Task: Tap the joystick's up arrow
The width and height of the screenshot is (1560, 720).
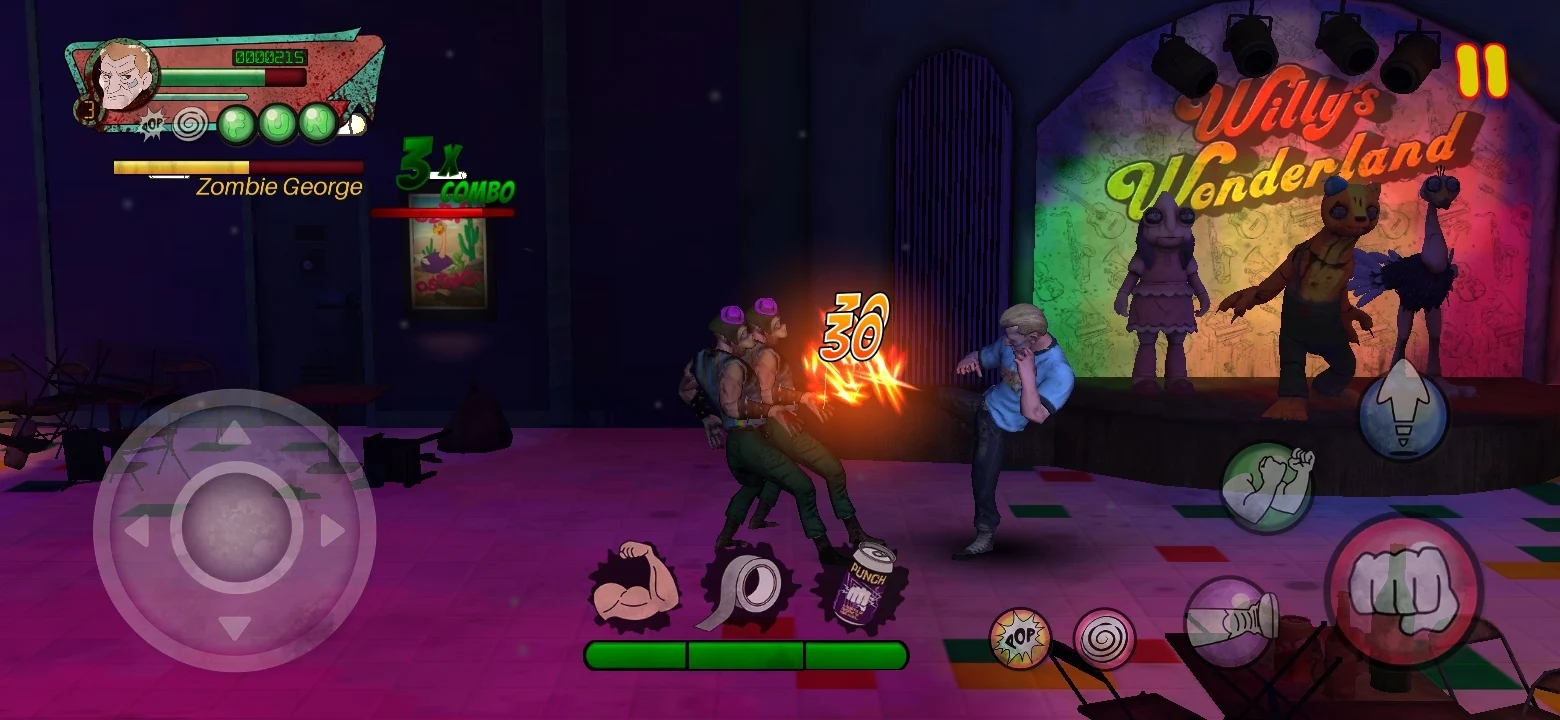Action: coord(235,432)
